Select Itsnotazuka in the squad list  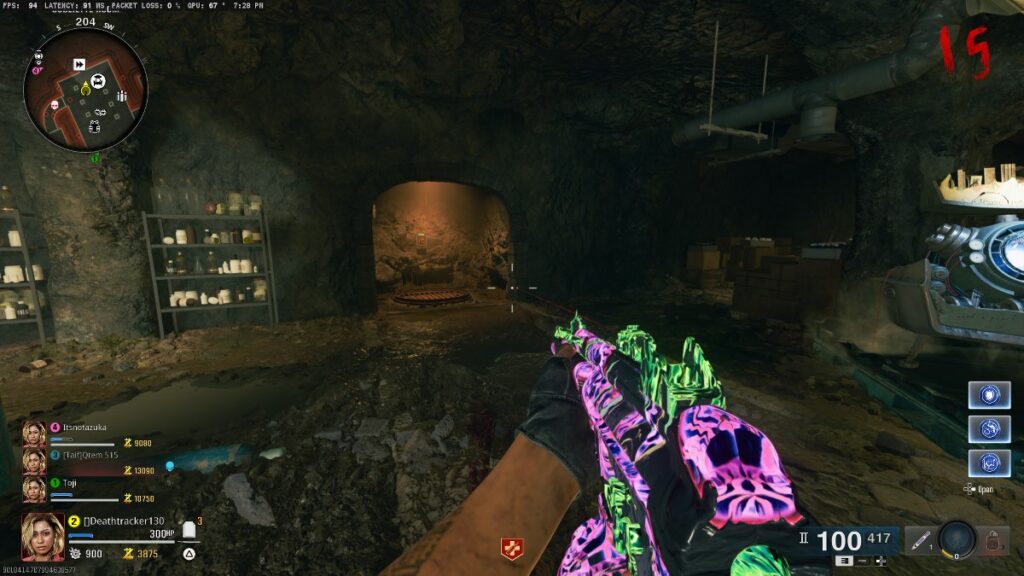click(84, 426)
